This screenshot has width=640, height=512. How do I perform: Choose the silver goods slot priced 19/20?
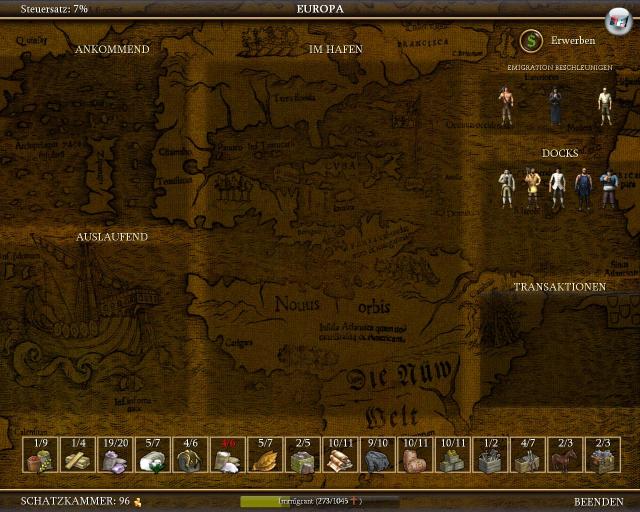coord(116,456)
